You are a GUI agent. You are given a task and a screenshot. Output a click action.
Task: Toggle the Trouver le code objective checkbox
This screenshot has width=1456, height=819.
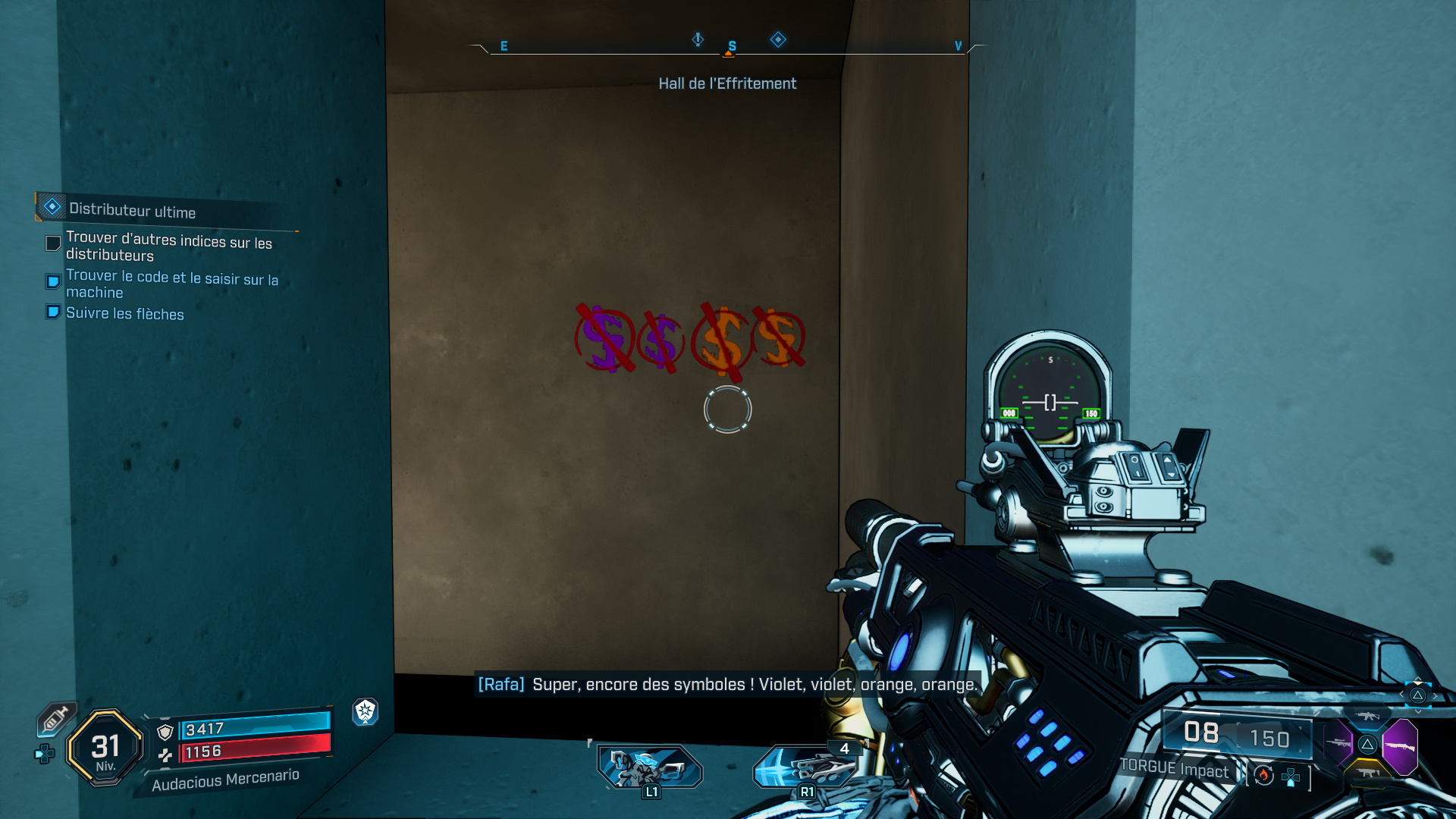[x=52, y=281]
